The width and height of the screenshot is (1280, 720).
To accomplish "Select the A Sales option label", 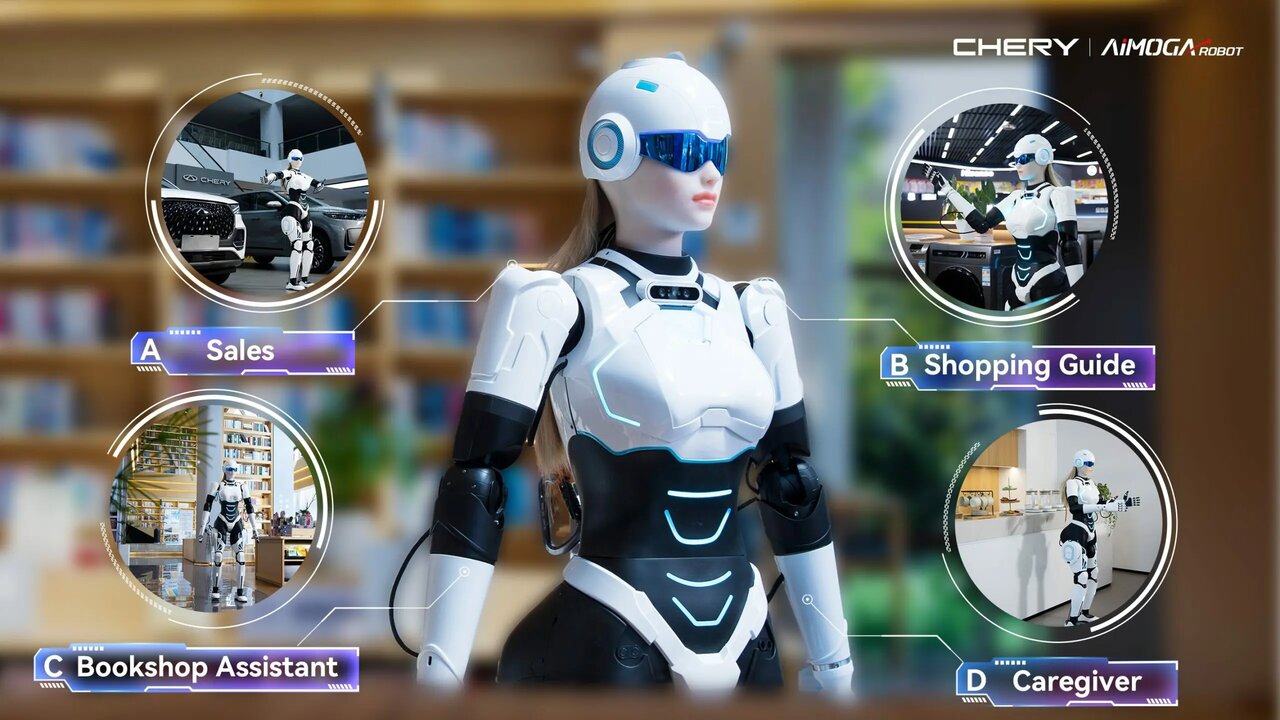I will [243, 351].
